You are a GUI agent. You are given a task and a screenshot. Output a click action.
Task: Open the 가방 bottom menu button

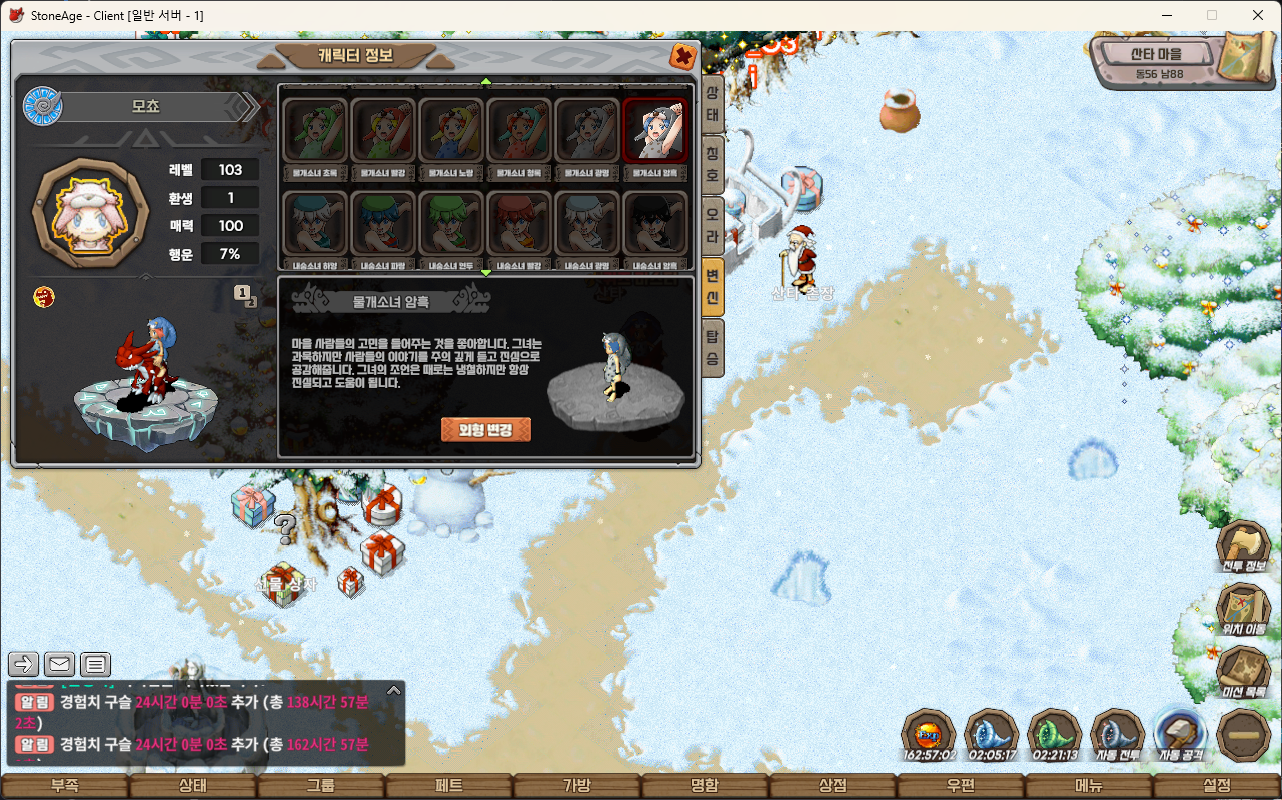tap(577, 786)
